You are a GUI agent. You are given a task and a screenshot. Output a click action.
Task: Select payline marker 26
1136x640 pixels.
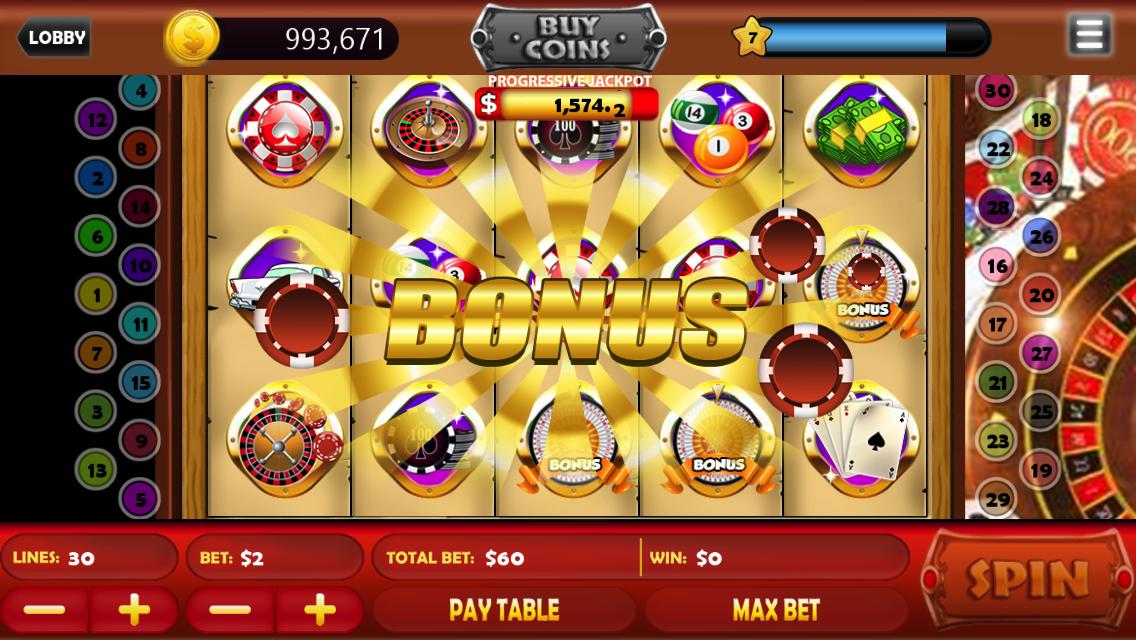tap(1041, 237)
